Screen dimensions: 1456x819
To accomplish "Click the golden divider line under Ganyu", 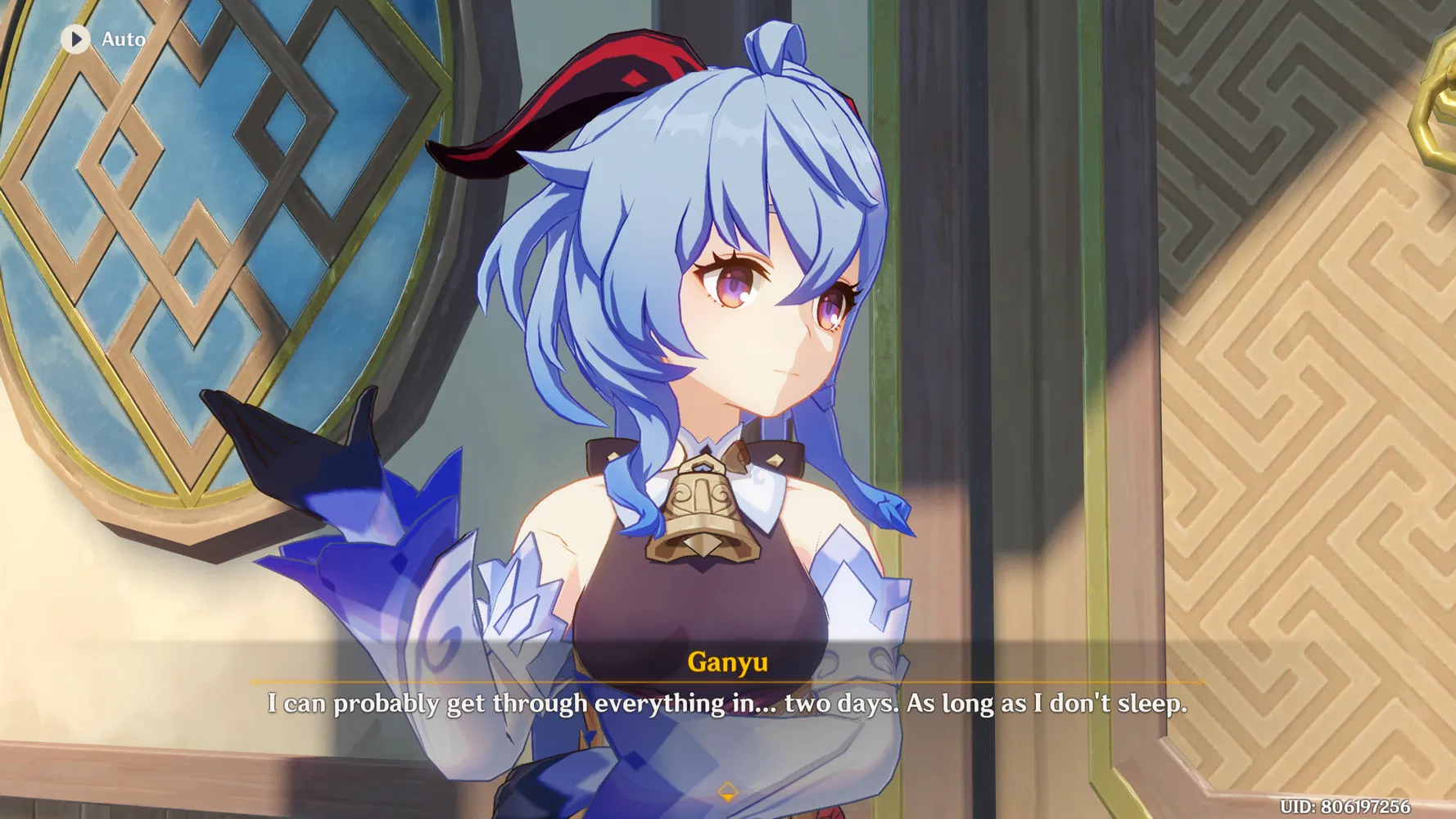I will [727, 681].
